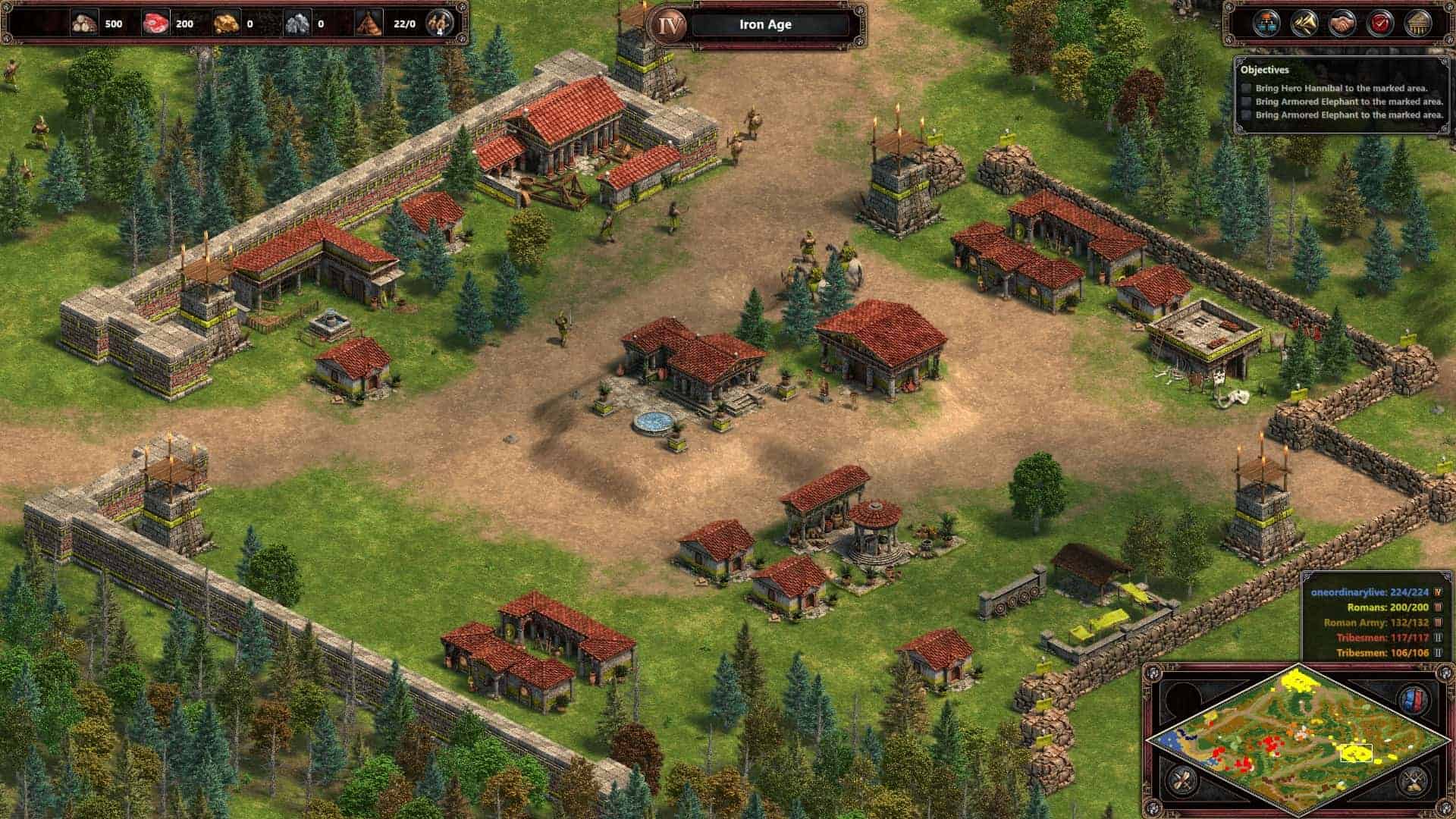Click the idle villagers button
1456x819 pixels.
439,24
